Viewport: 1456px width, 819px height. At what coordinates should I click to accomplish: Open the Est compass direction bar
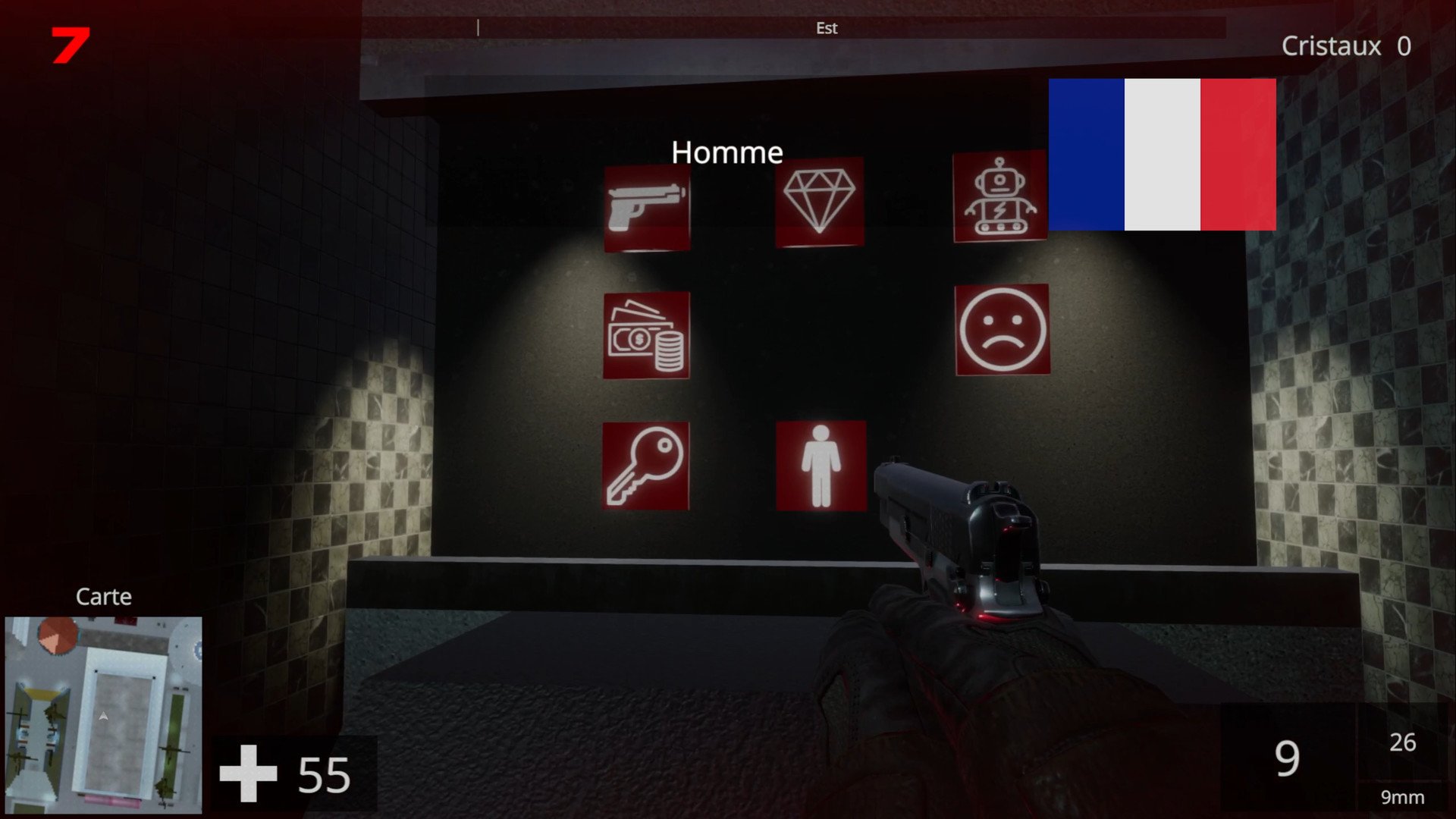[827, 28]
